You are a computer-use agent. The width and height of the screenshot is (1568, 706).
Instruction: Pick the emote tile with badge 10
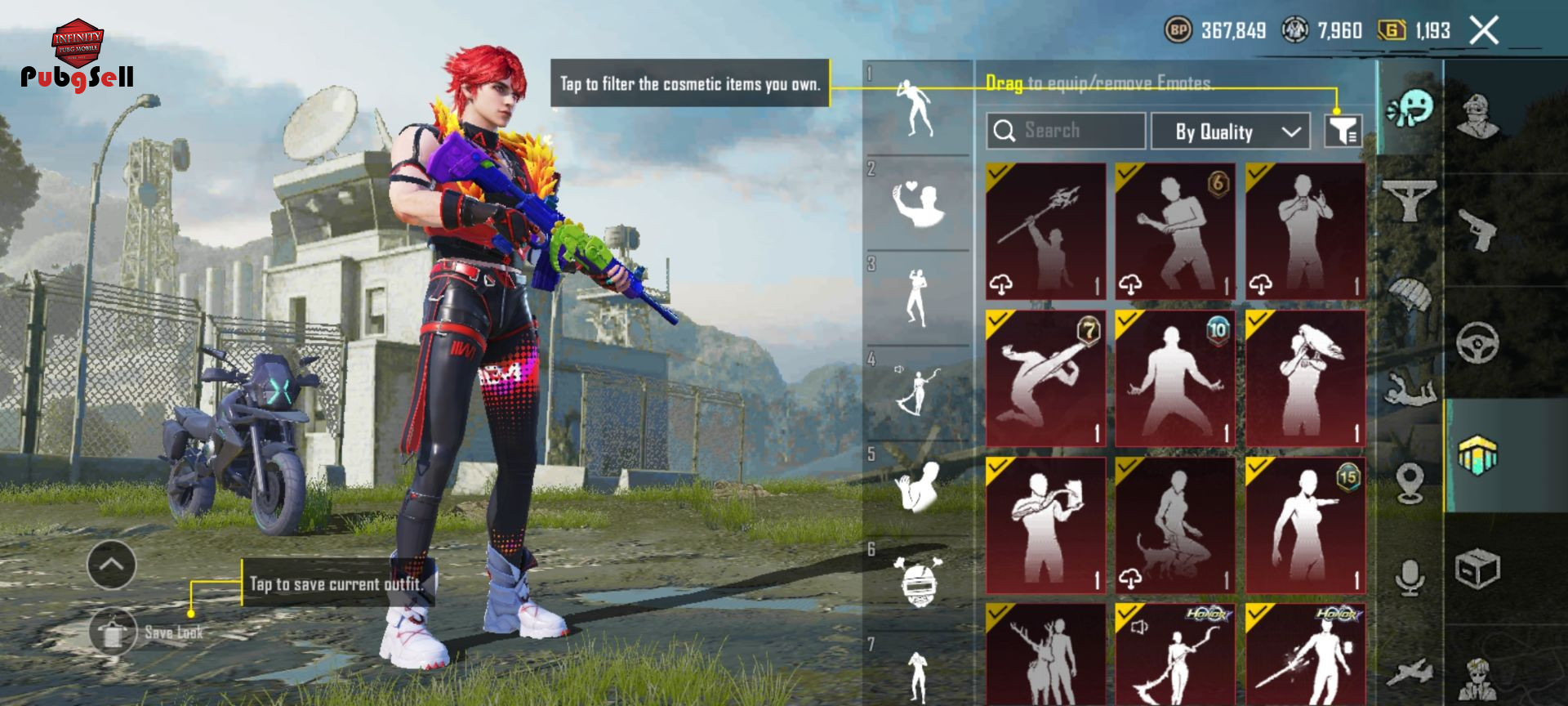coord(1175,378)
